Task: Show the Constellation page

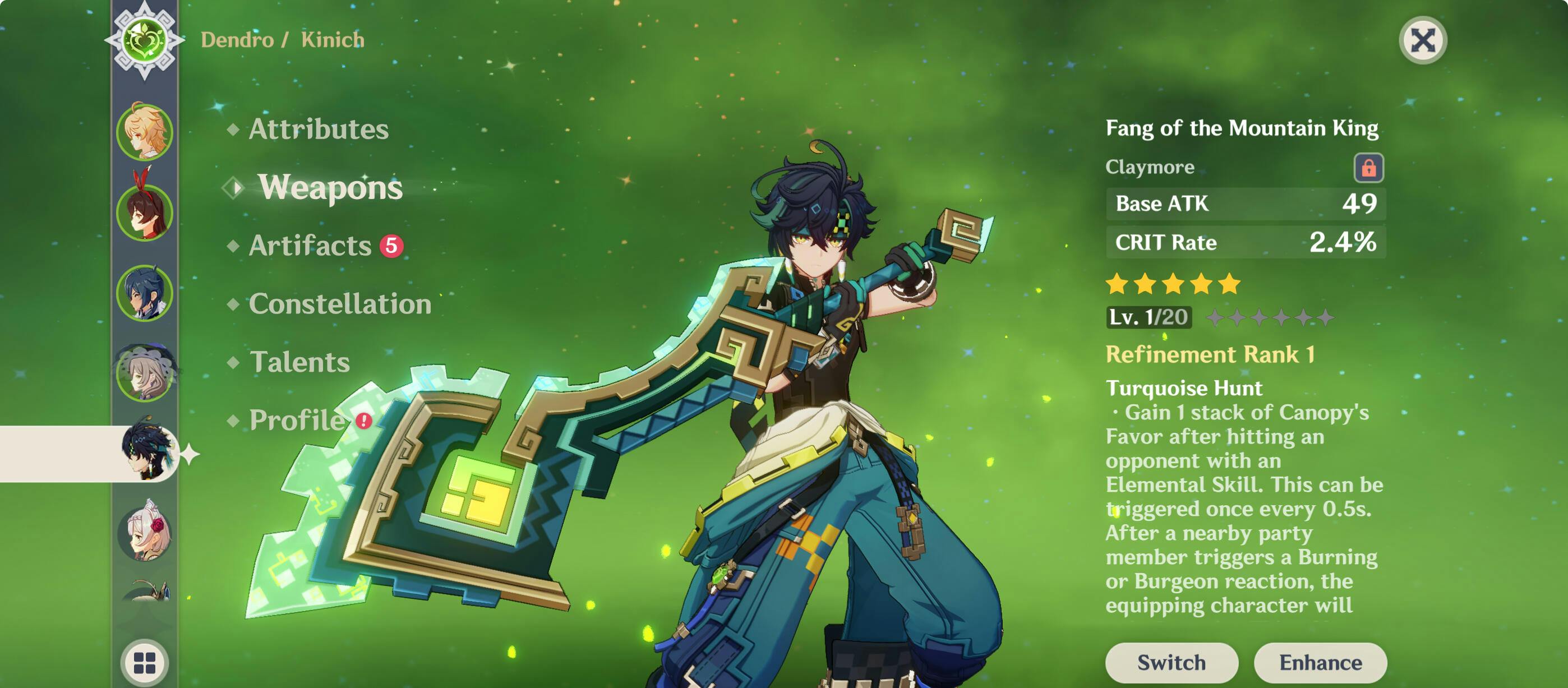Action: point(340,304)
